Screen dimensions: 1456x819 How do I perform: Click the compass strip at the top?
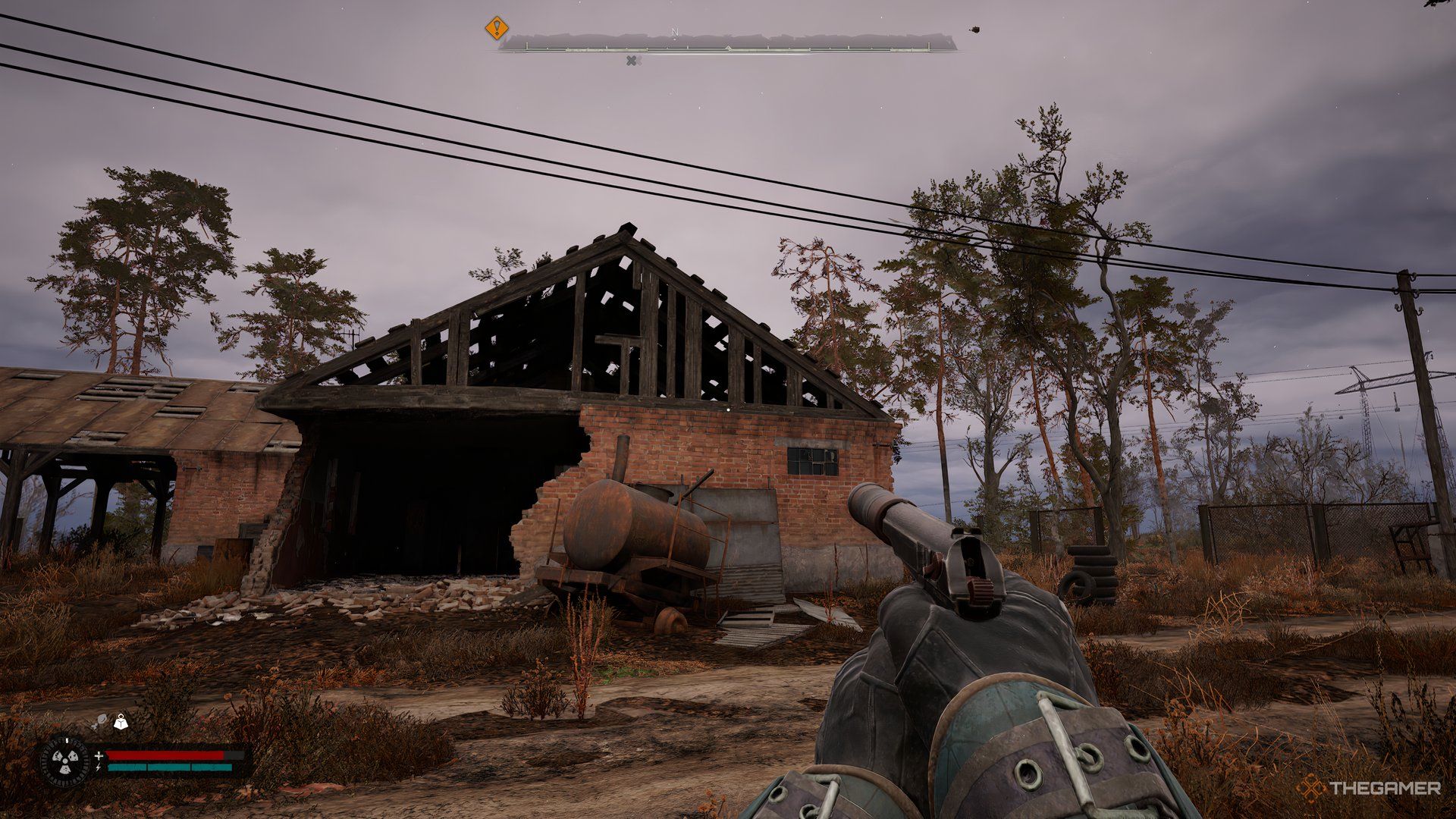pos(728,49)
